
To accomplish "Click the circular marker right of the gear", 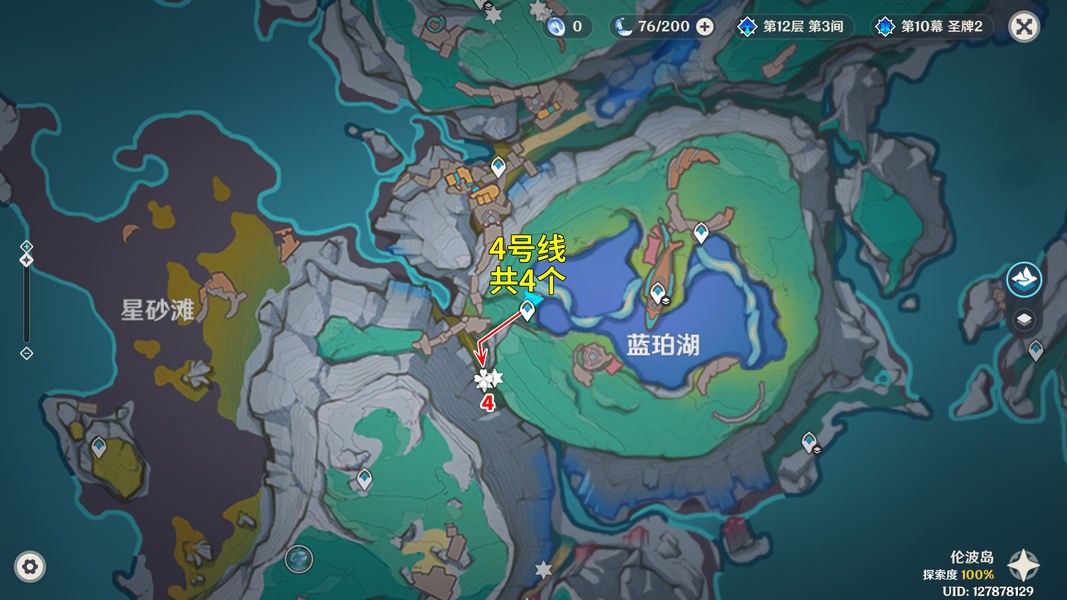I will (x=297, y=558).
